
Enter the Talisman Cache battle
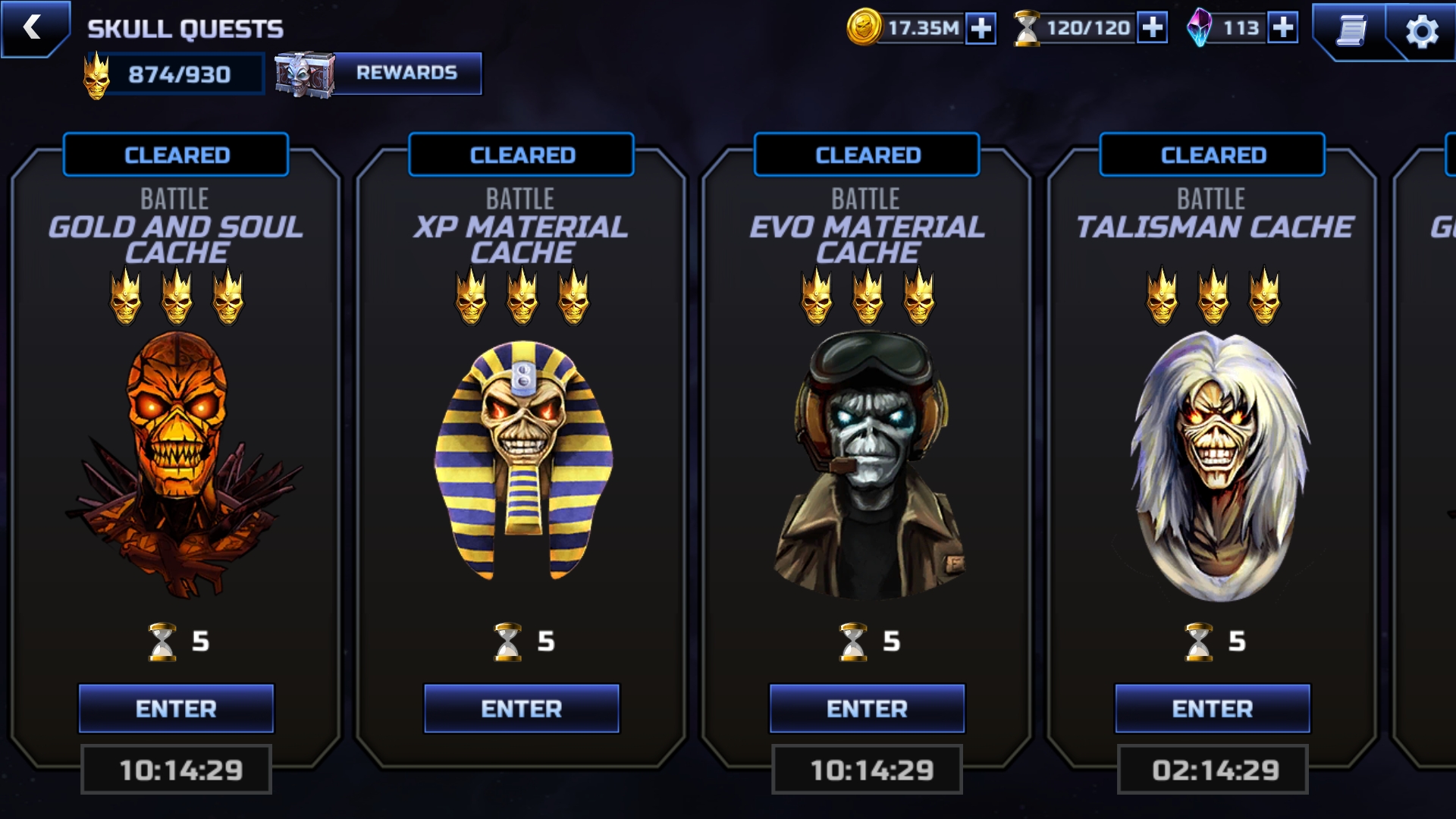pyautogui.click(x=1212, y=708)
